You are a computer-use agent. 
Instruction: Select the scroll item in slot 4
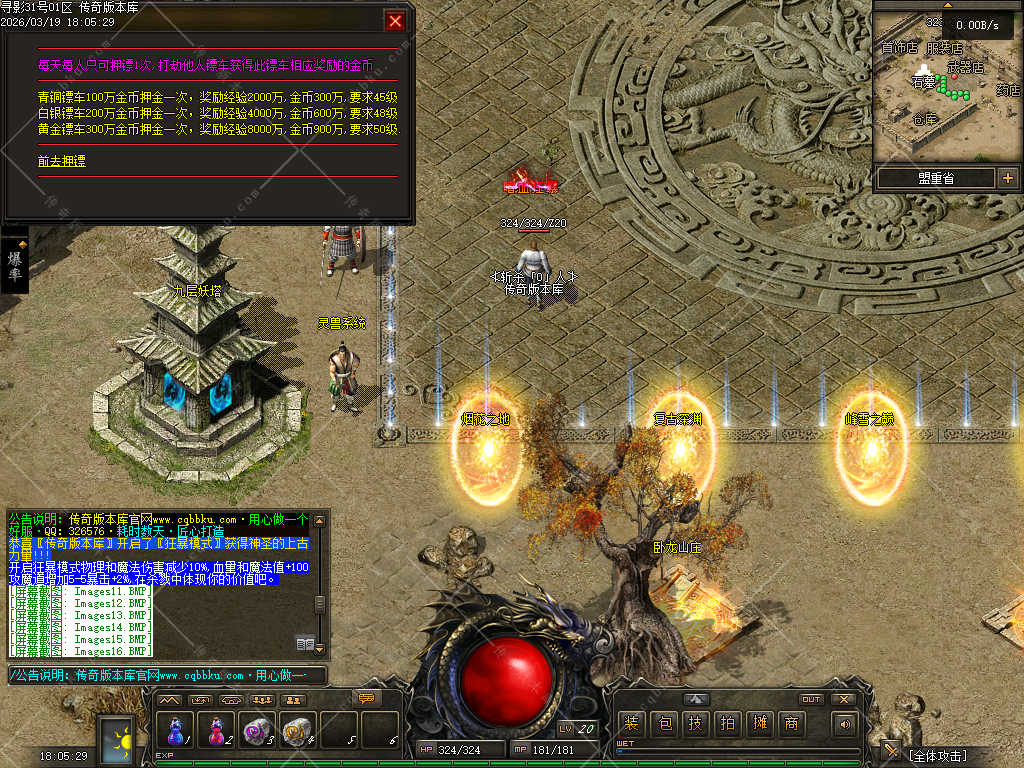(297, 729)
